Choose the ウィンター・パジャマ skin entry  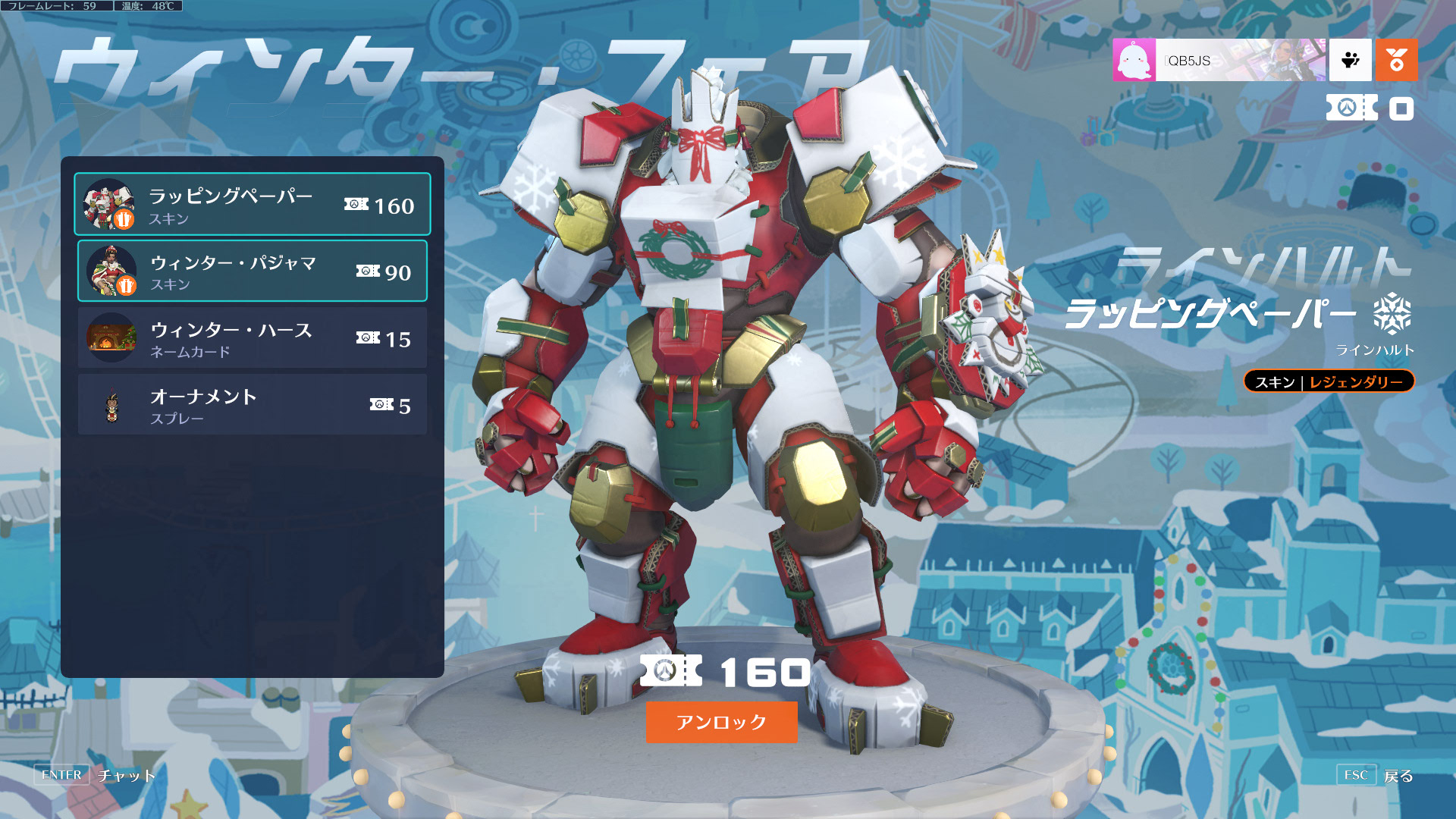click(252, 271)
